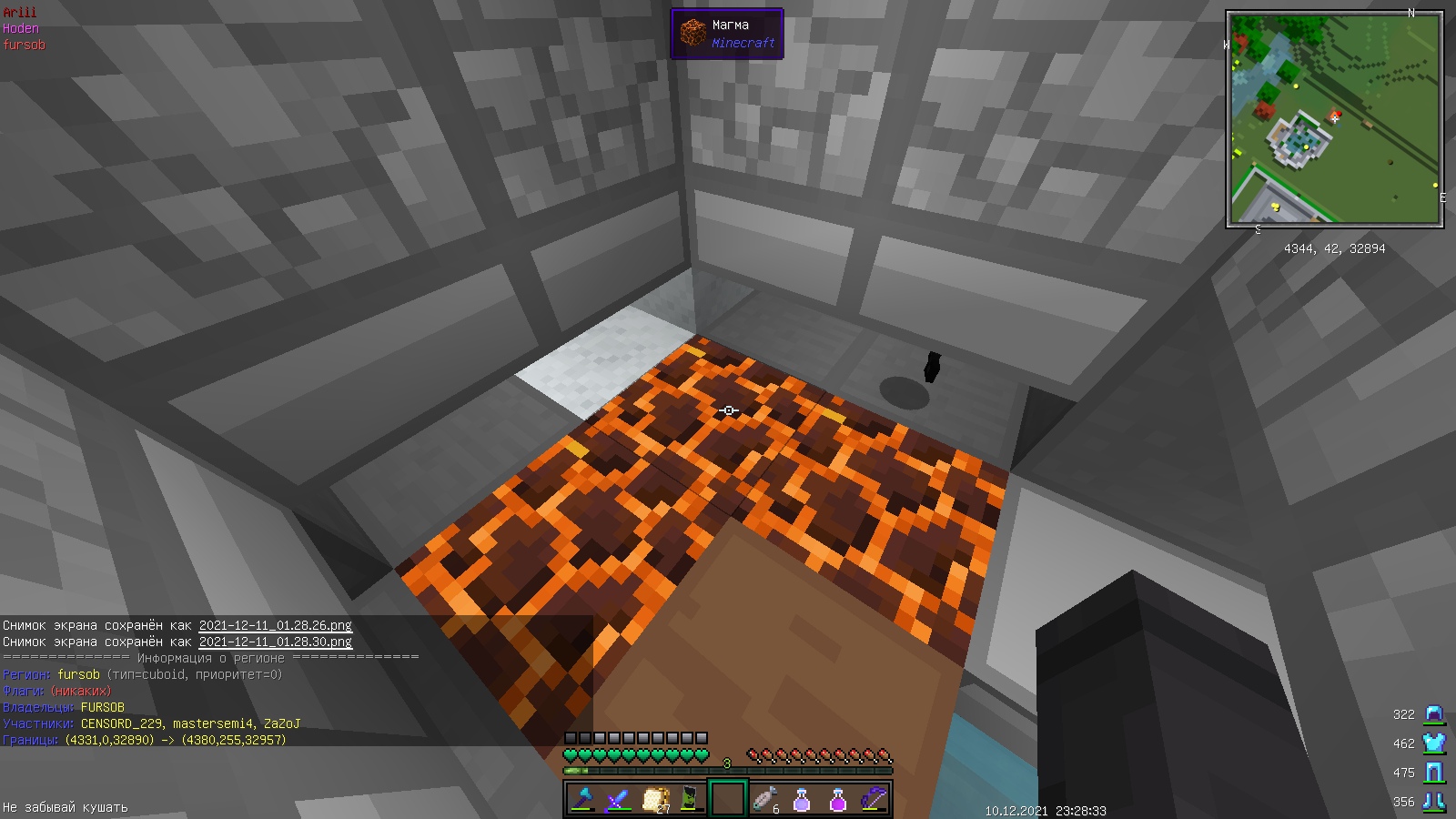Select the pale lavender potion slot
This screenshot has height=819, width=1456.
[x=802, y=799]
